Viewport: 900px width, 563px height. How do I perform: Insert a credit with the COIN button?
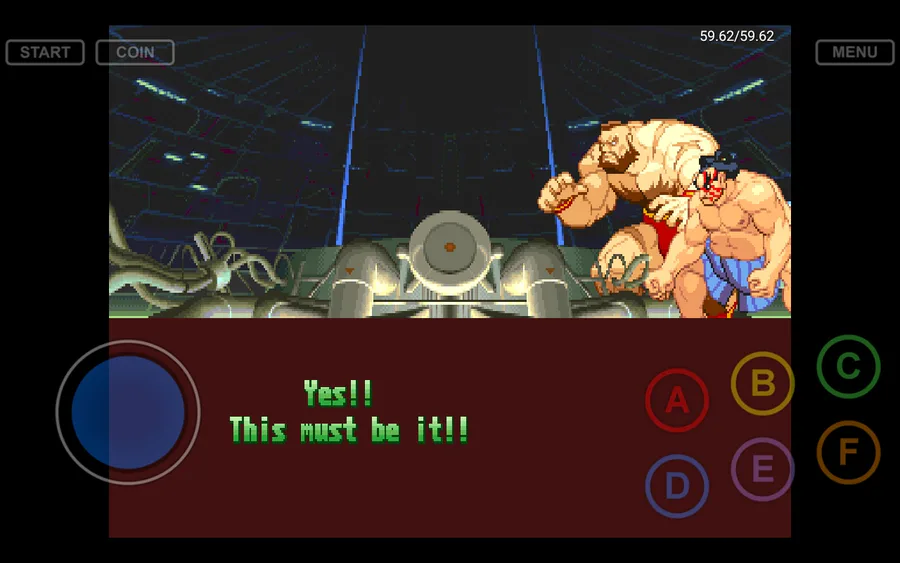(x=135, y=52)
